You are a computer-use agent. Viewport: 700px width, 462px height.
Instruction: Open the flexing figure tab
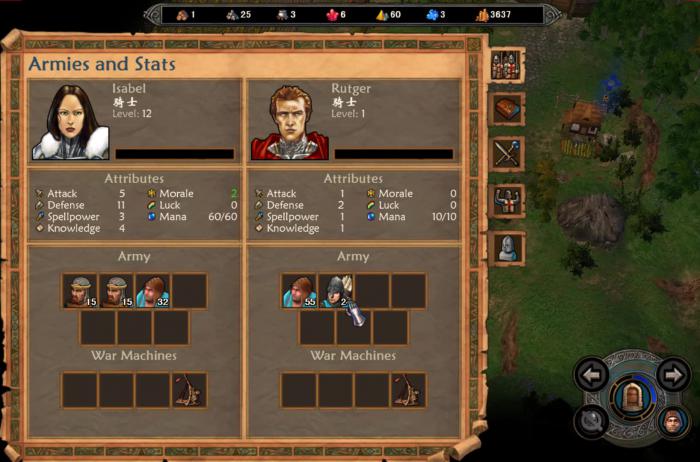tap(508, 200)
